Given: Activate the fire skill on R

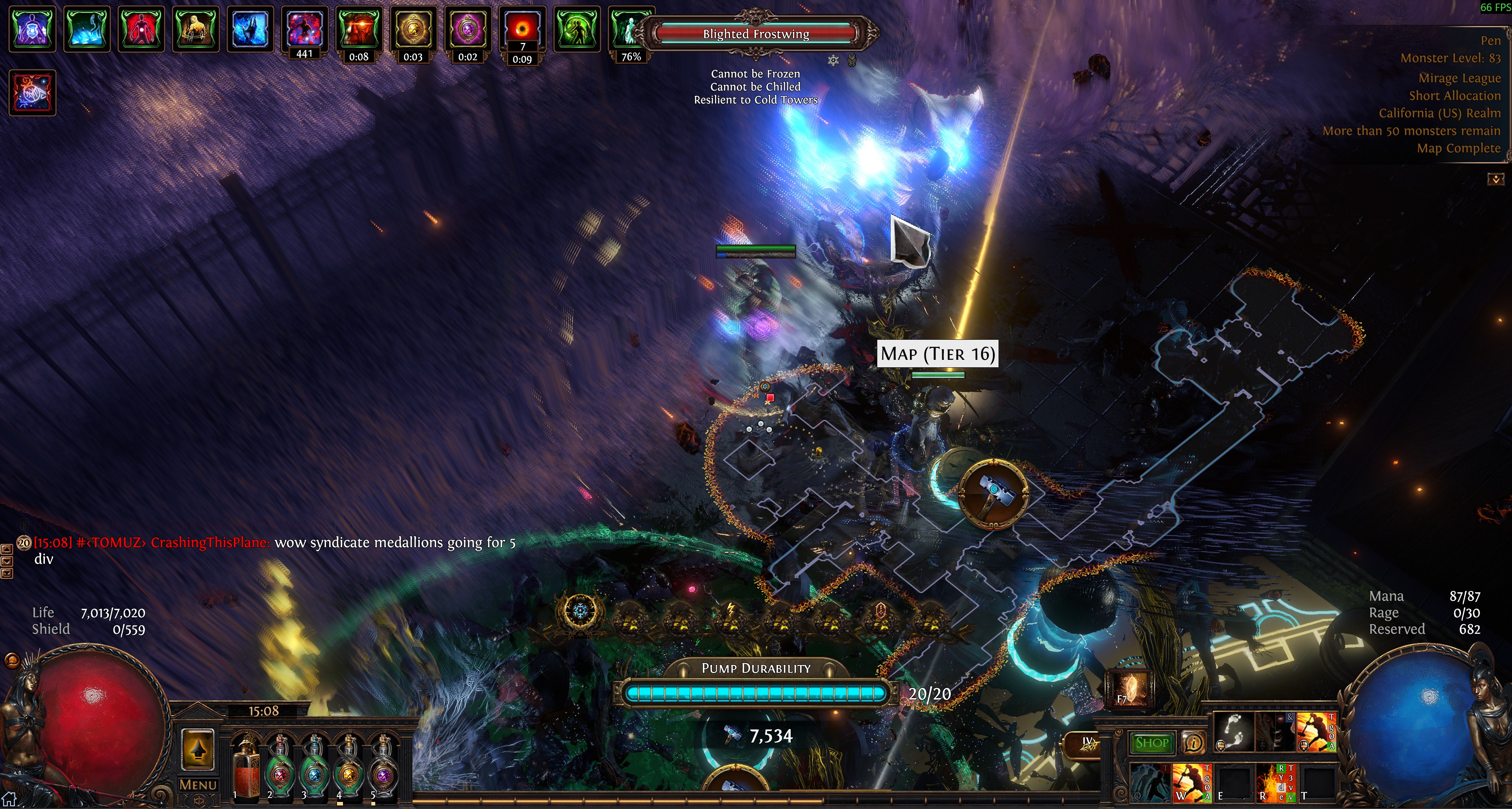Looking at the screenshot, I should [1276, 783].
